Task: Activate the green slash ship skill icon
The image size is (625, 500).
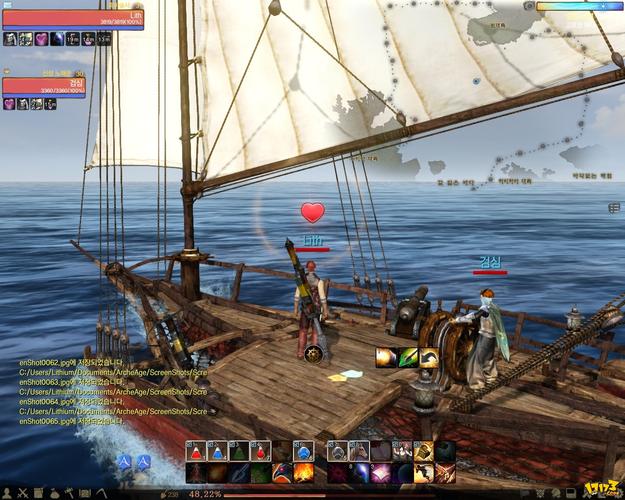Action: [407, 357]
